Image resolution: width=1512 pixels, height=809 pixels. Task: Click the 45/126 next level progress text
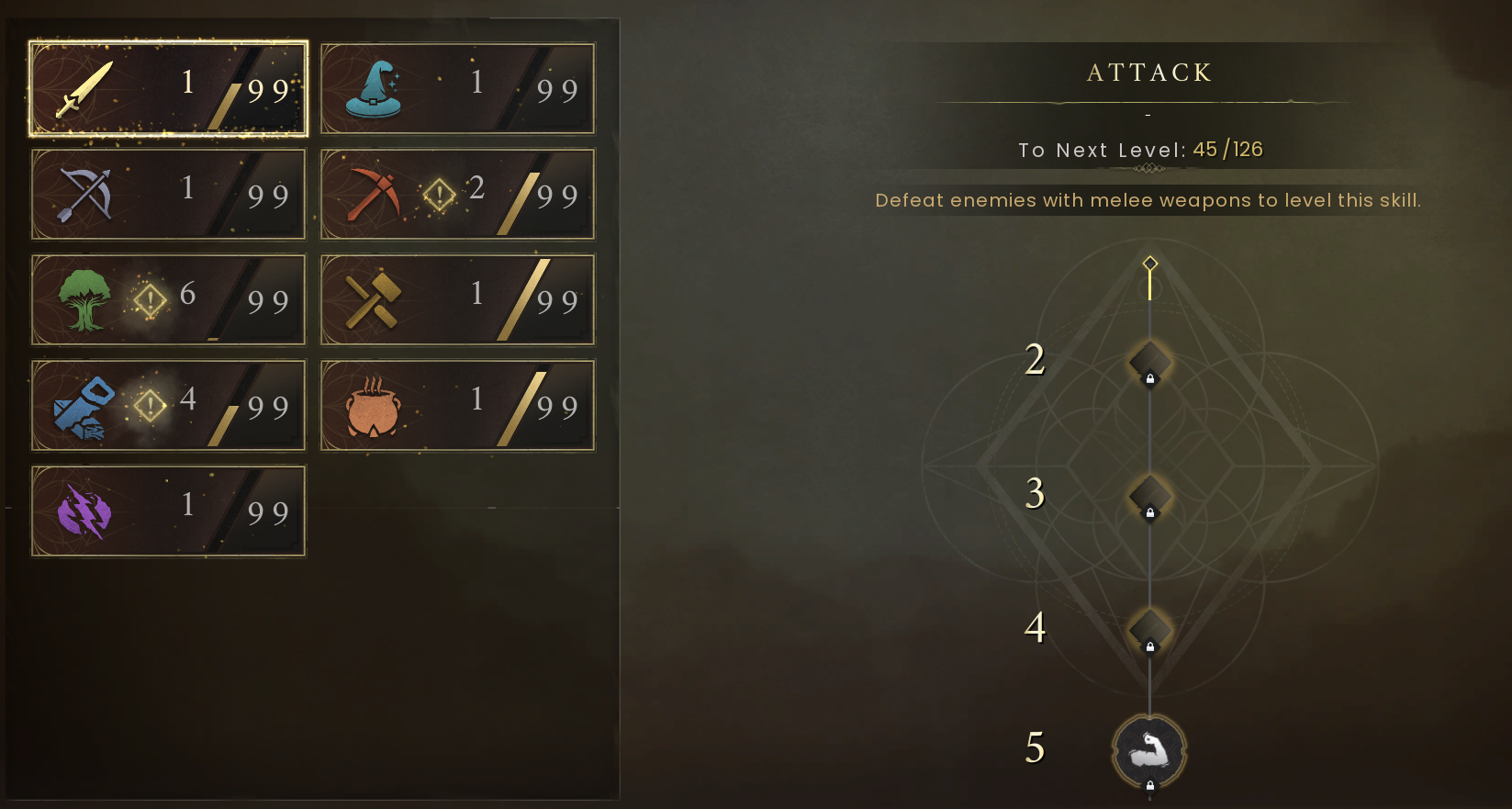pos(1227,148)
